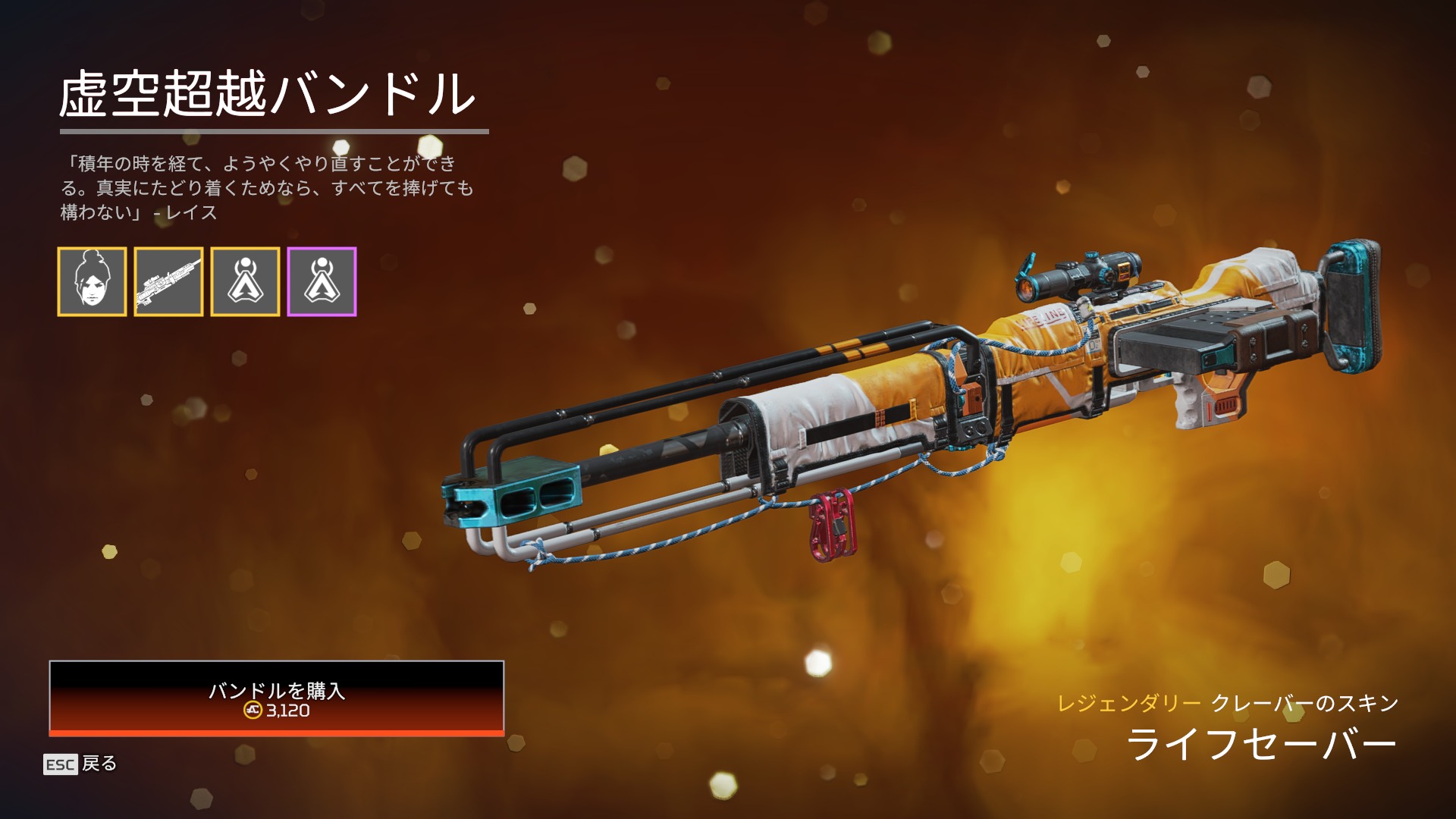The height and width of the screenshot is (819, 1456).
Task: Choose the gold-bordered Apex logo item
Action: [245, 281]
